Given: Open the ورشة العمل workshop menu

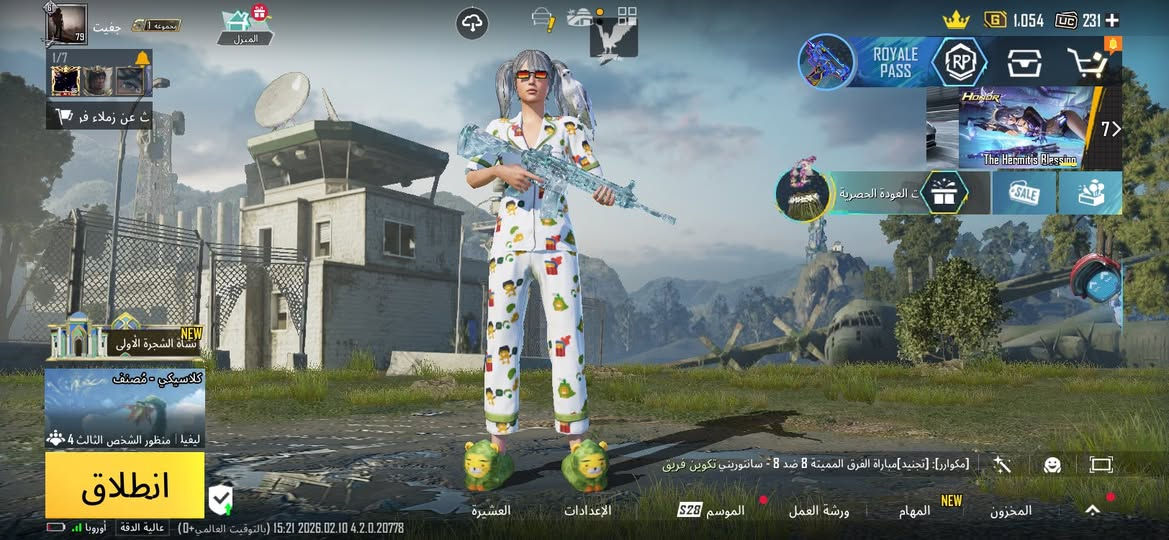Looking at the screenshot, I should 818,511.
